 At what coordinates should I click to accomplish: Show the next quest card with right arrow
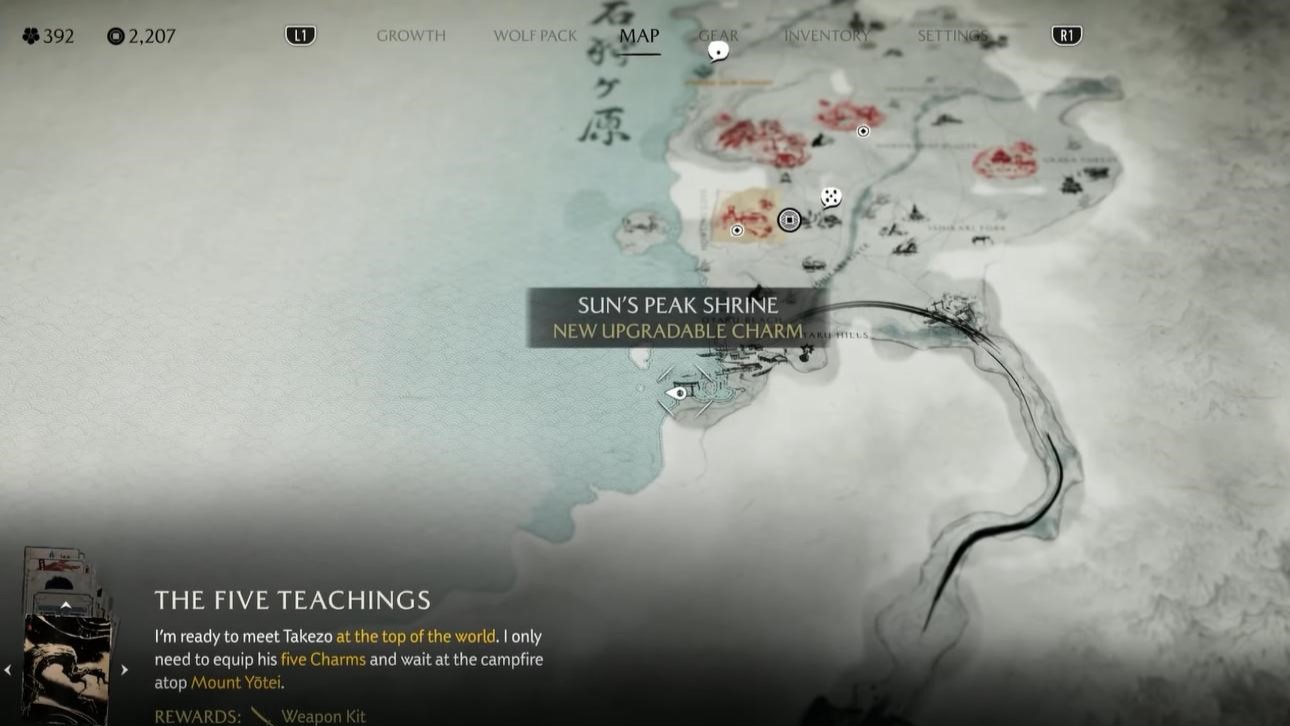(x=125, y=670)
